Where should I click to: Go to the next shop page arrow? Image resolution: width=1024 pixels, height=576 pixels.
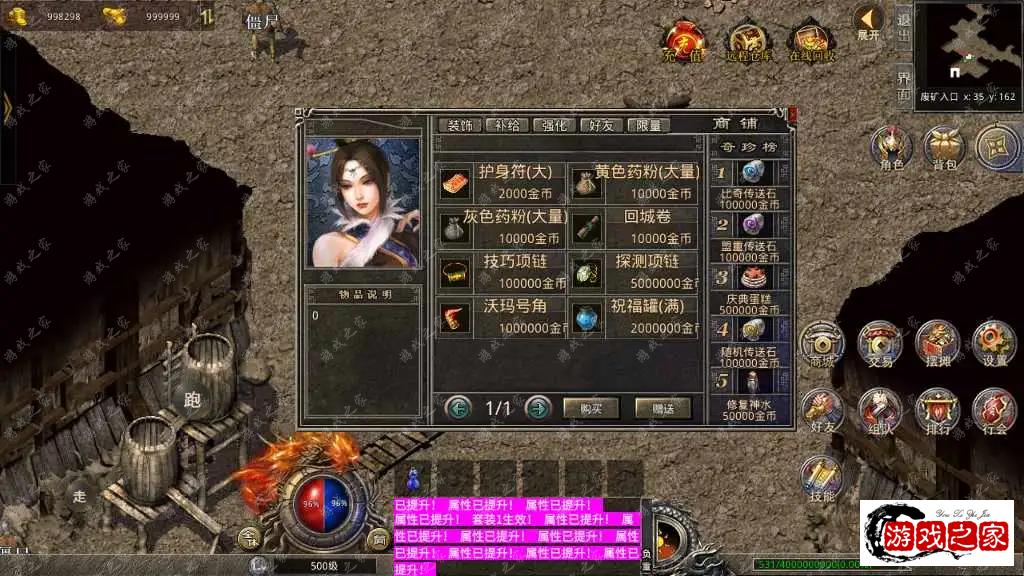click(x=538, y=408)
